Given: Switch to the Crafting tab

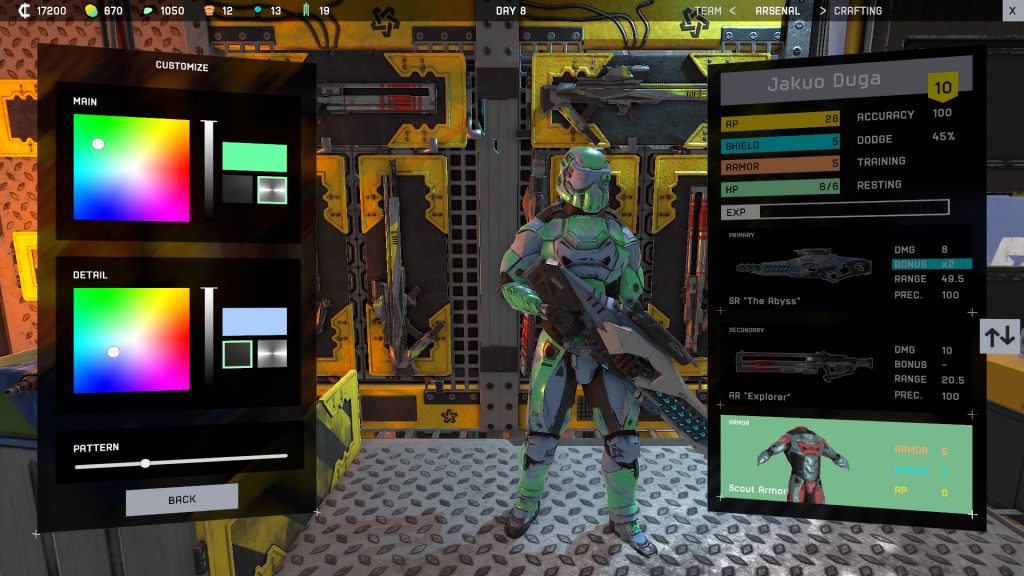Looking at the screenshot, I should (x=858, y=11).
